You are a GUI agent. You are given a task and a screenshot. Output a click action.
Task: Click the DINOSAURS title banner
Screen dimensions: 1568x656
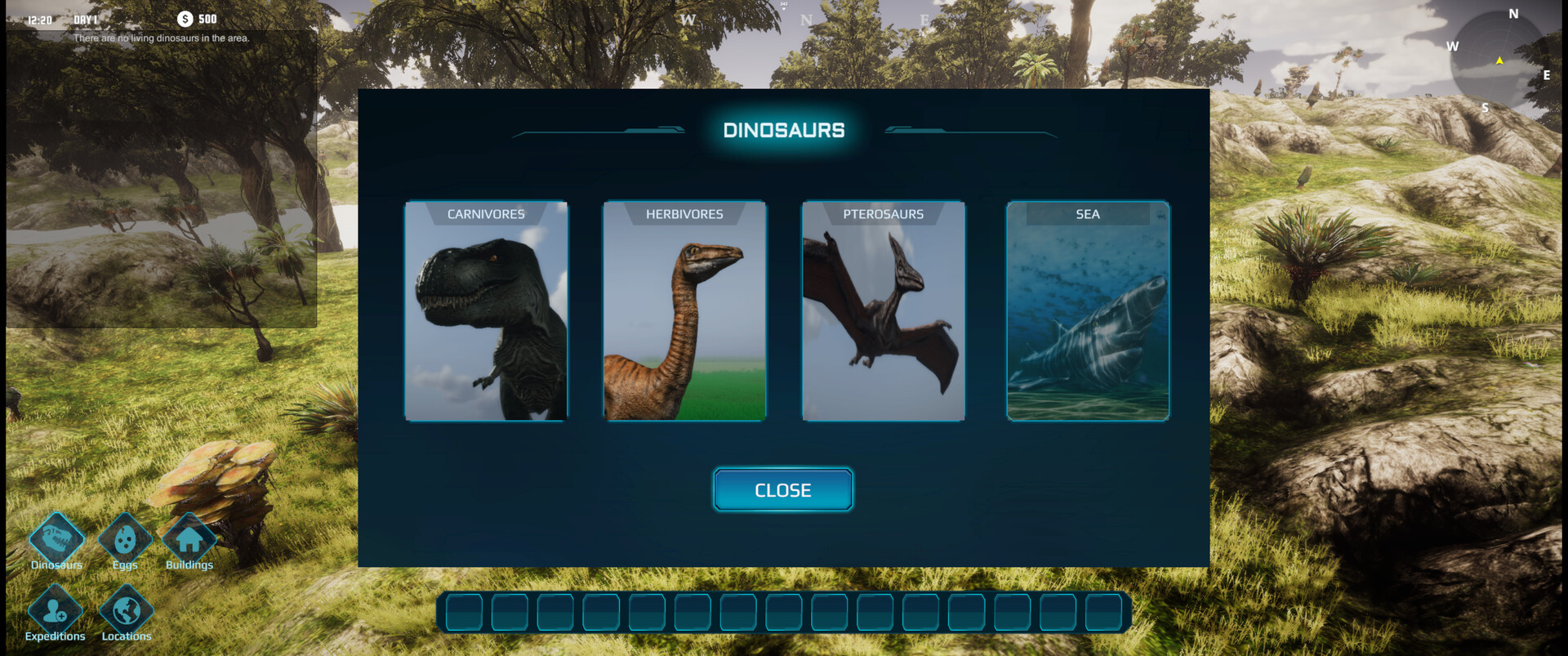783,129
